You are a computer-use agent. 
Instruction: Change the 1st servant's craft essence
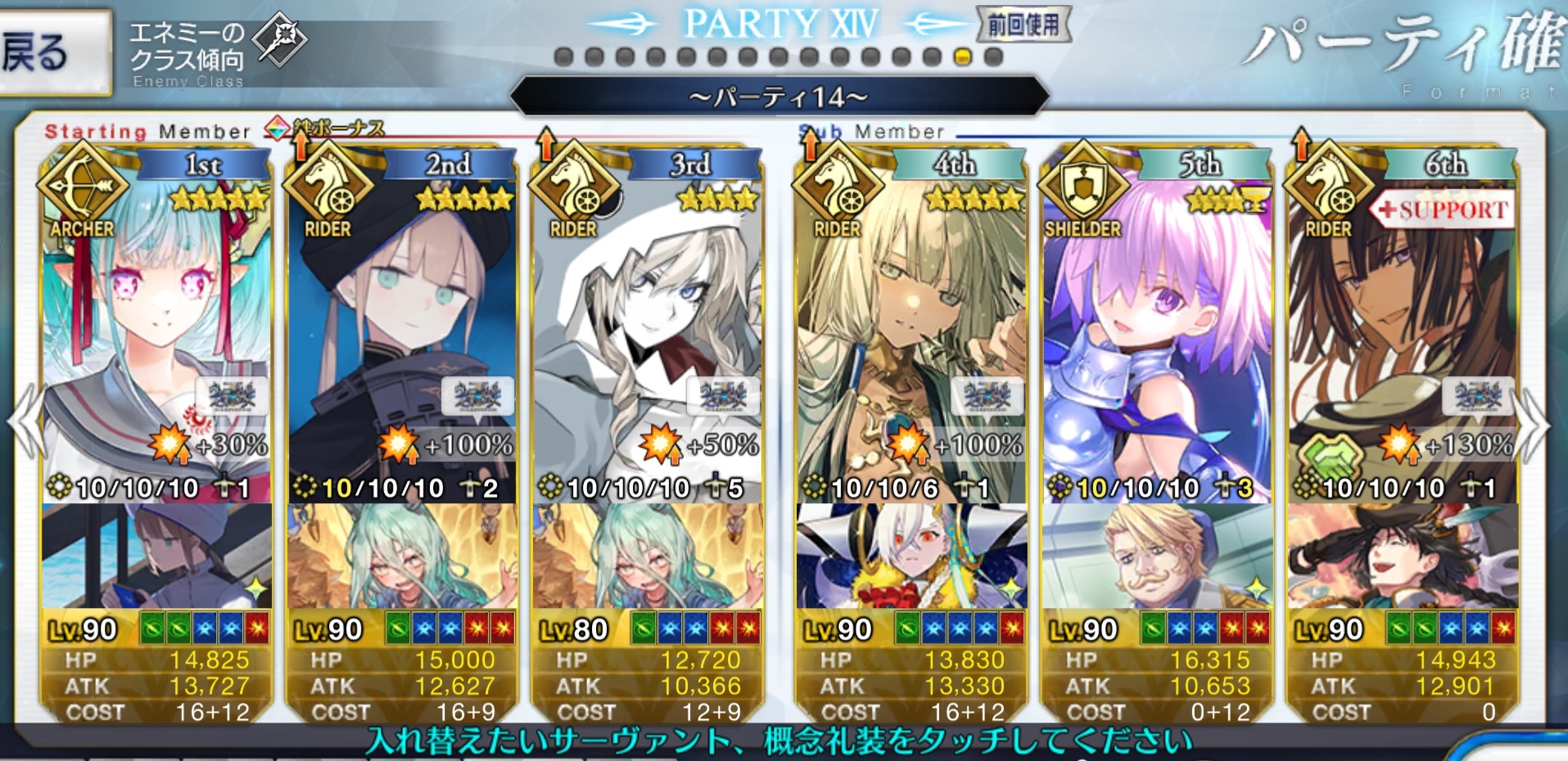click(x=156, y=556)
